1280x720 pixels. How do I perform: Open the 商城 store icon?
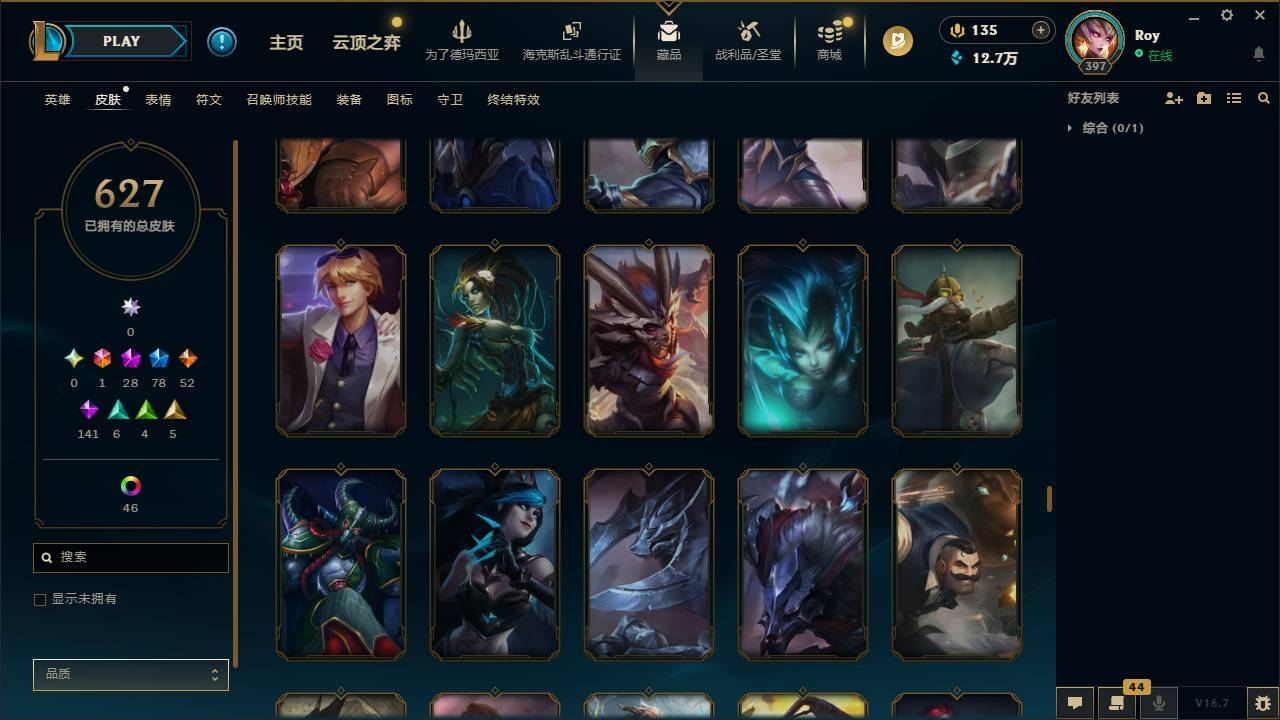828,40
